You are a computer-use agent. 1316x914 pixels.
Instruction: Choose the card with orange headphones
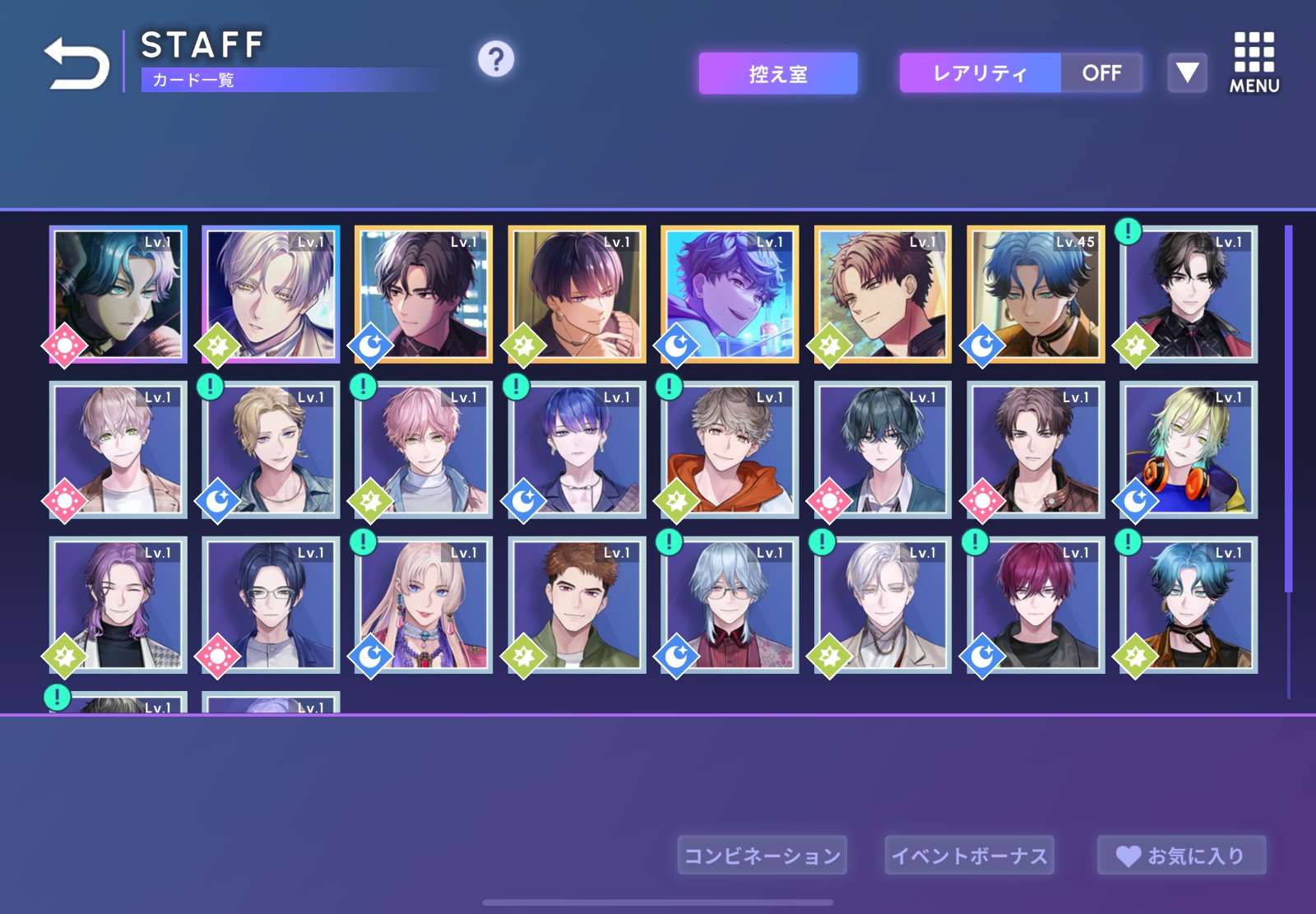point(1189,450)
